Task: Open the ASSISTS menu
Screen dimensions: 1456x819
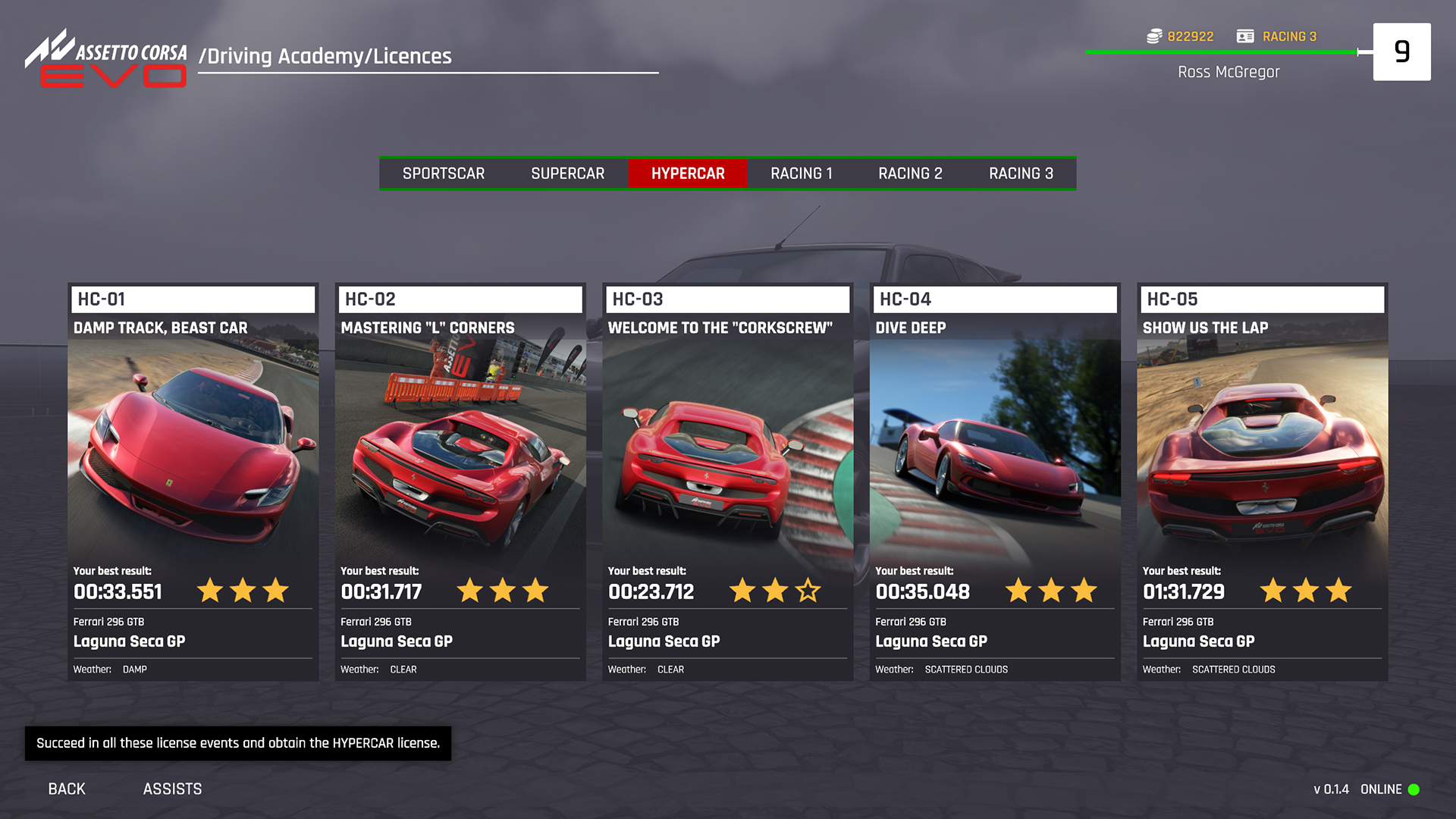Action: tap(172, 789)
